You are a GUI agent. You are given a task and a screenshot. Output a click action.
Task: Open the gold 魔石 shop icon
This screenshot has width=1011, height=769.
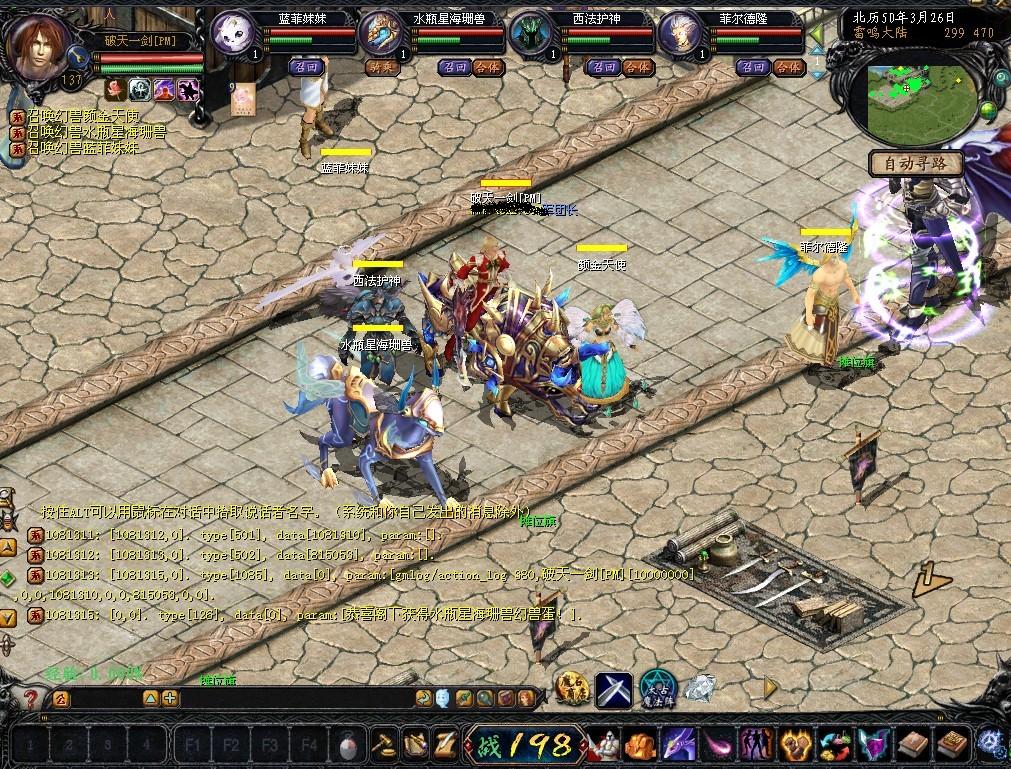click(571, 689)
